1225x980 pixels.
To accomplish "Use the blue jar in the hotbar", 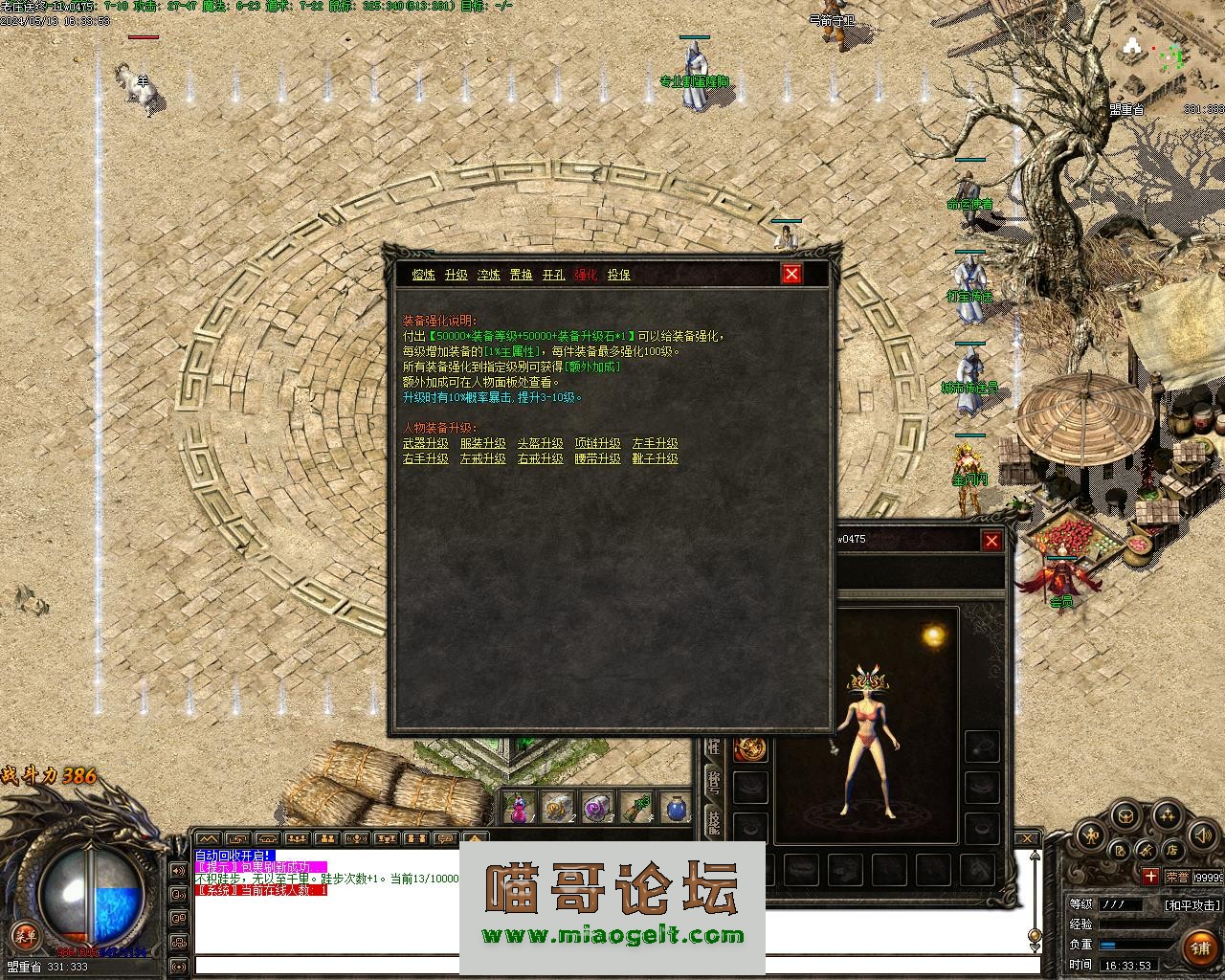I will [676, 809].
